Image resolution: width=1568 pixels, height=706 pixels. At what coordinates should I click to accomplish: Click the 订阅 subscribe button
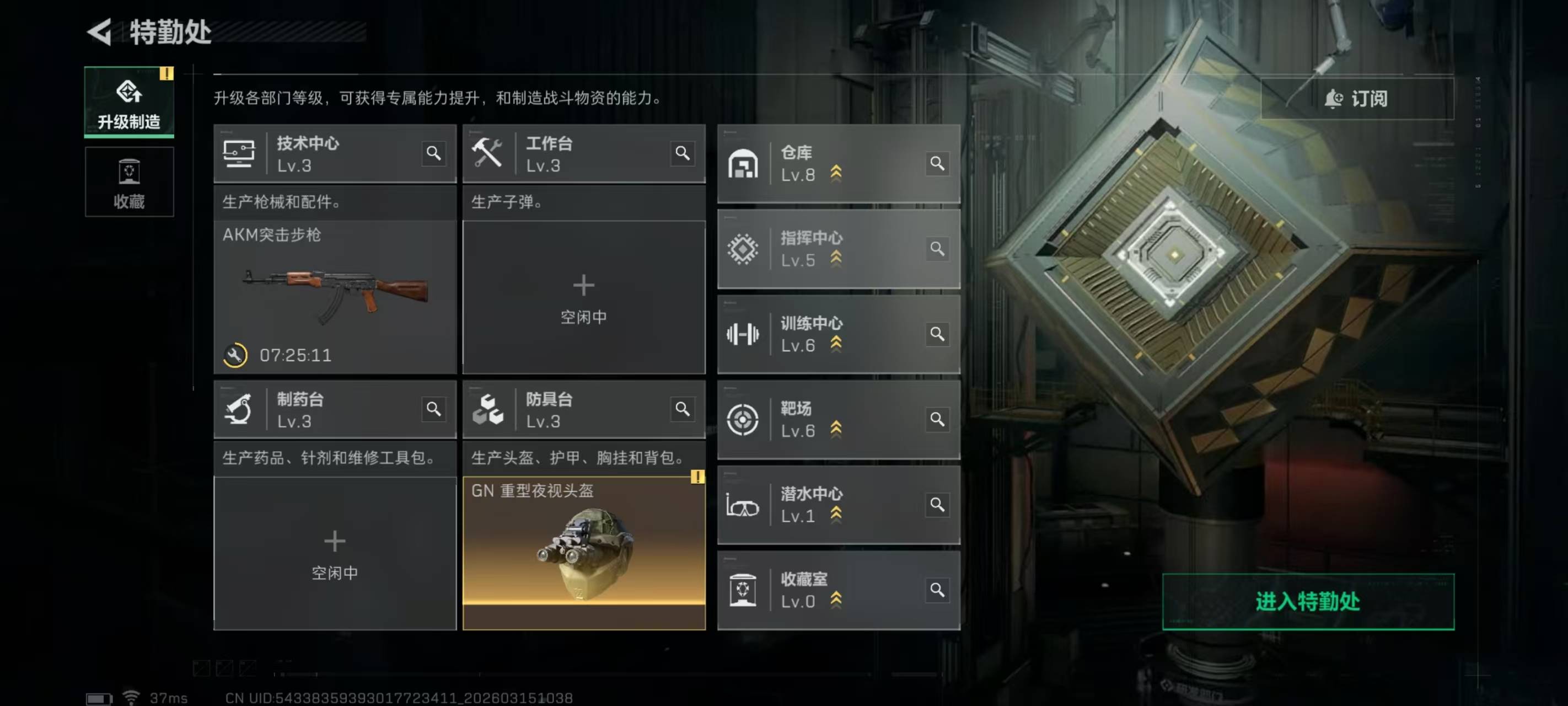coord(1357,98)
